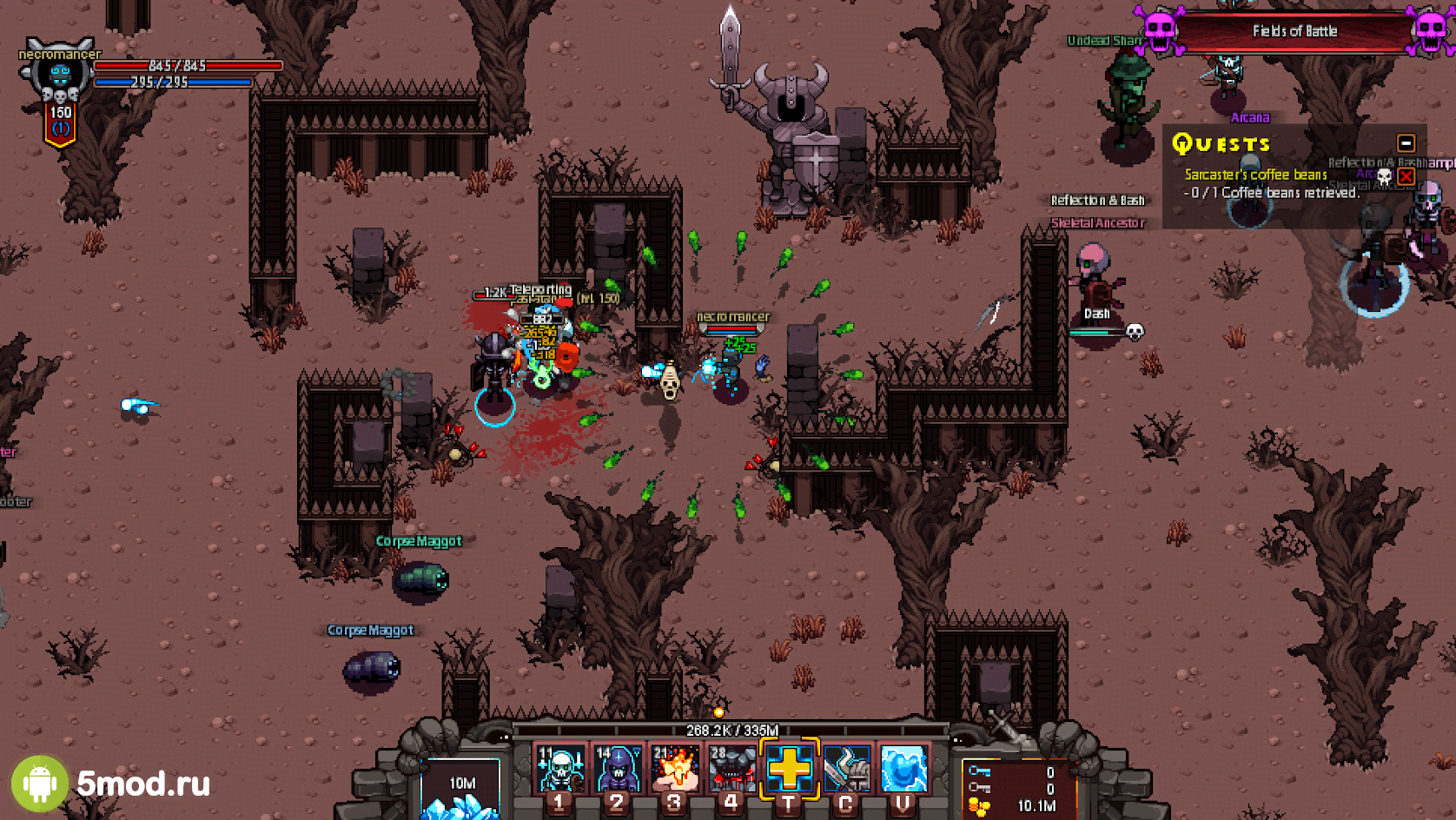Abandon Sarcaster's coffee beans quest with red X

[x=1406, y=175]
